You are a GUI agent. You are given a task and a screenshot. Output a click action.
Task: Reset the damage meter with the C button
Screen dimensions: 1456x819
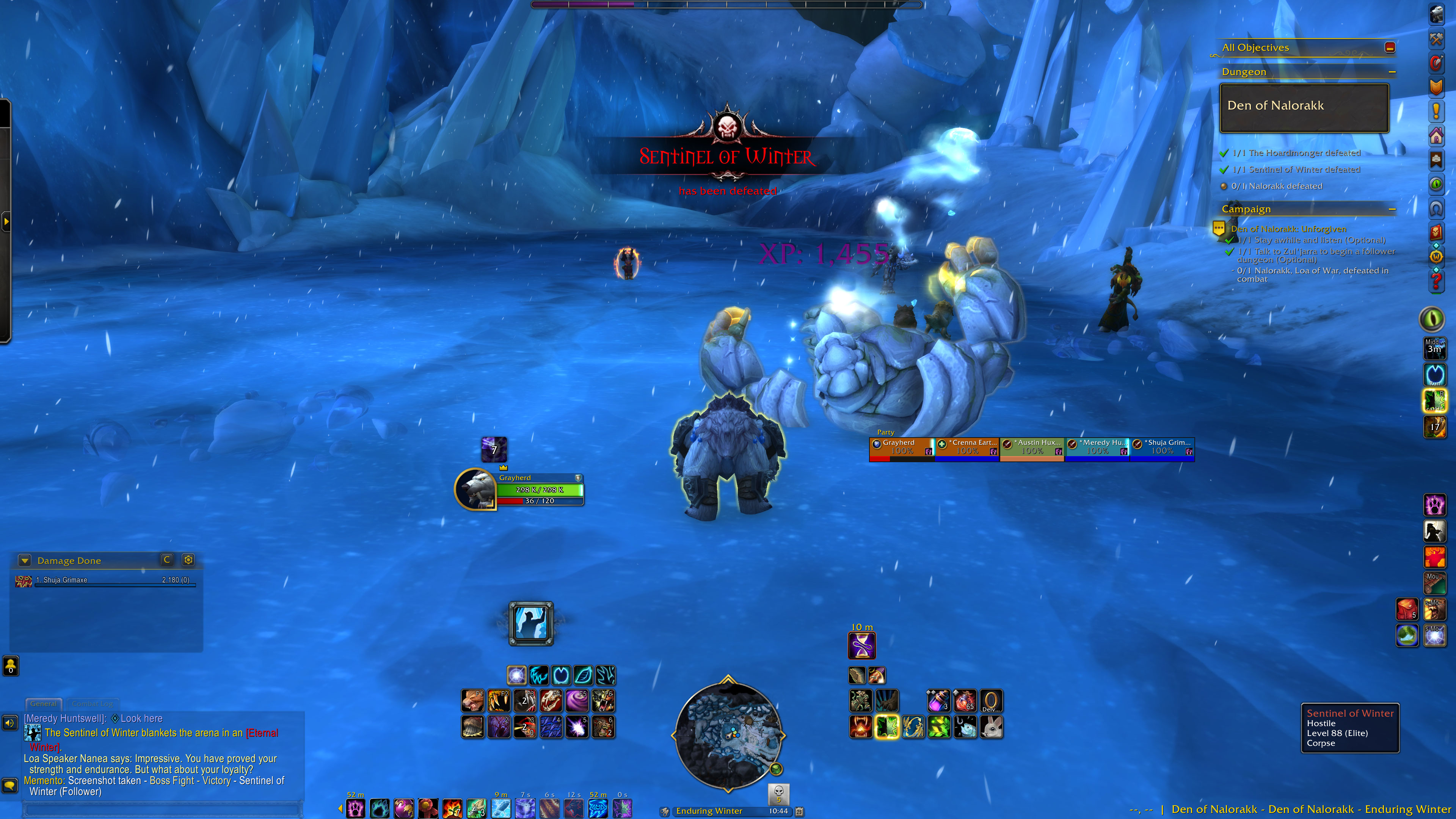click(167, 560)
